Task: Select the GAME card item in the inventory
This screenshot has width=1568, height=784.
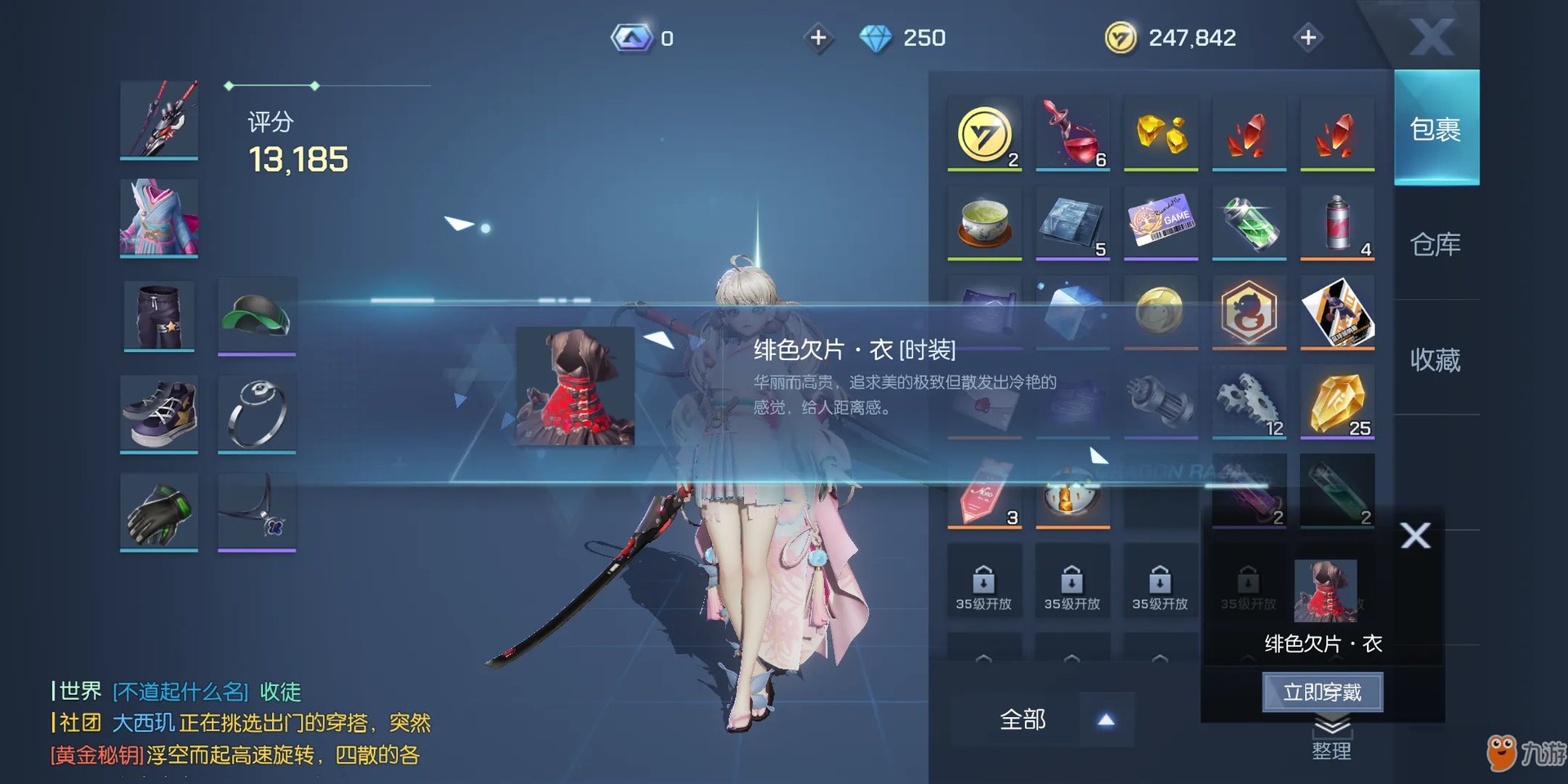Action: point(1161,222)
